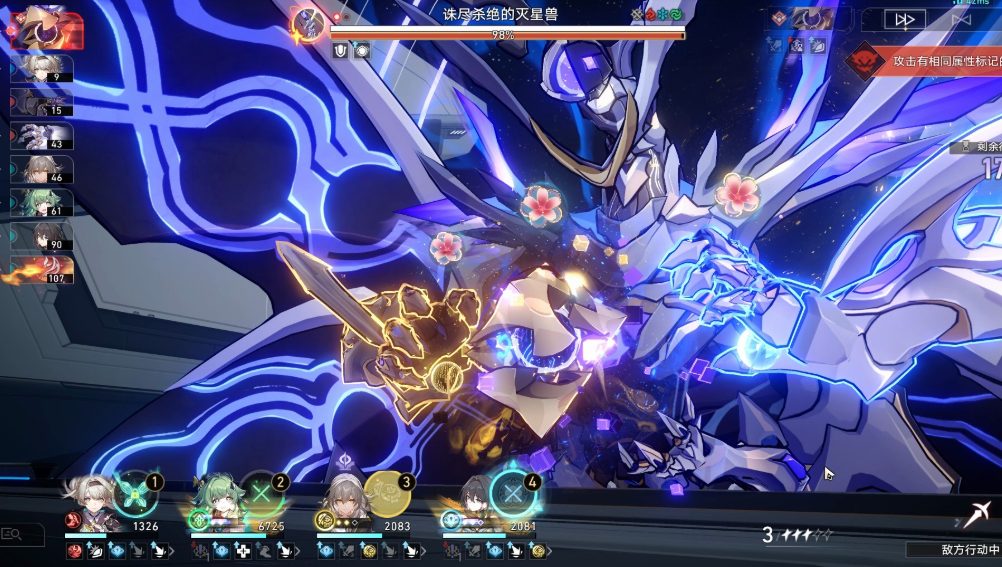The height and width of the screenshot is (567, 1002).
Task: Toggle the double-speed battle button
Action: [905, 19]
